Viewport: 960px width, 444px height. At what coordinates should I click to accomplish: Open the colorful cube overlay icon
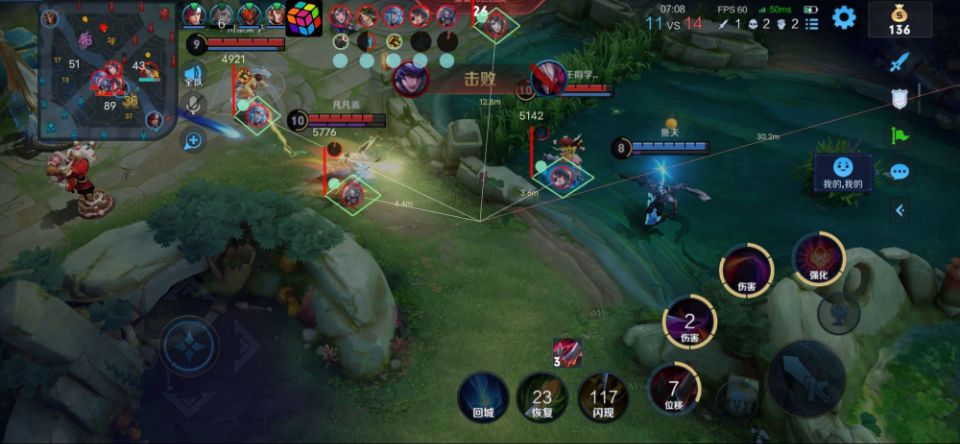coord(305,19)
